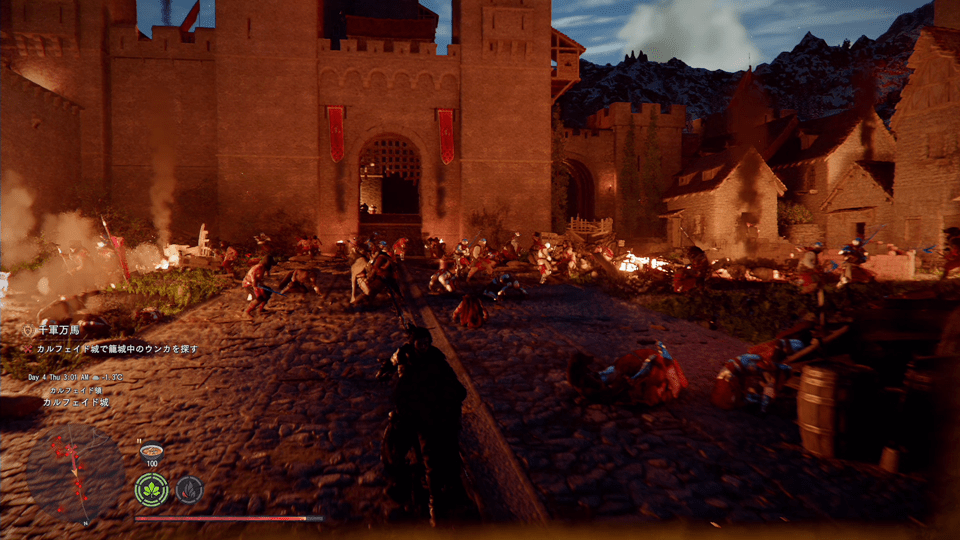Open the 千軍万馬 quest tracker
Screen dimensions: 960x540
[60, 330]
